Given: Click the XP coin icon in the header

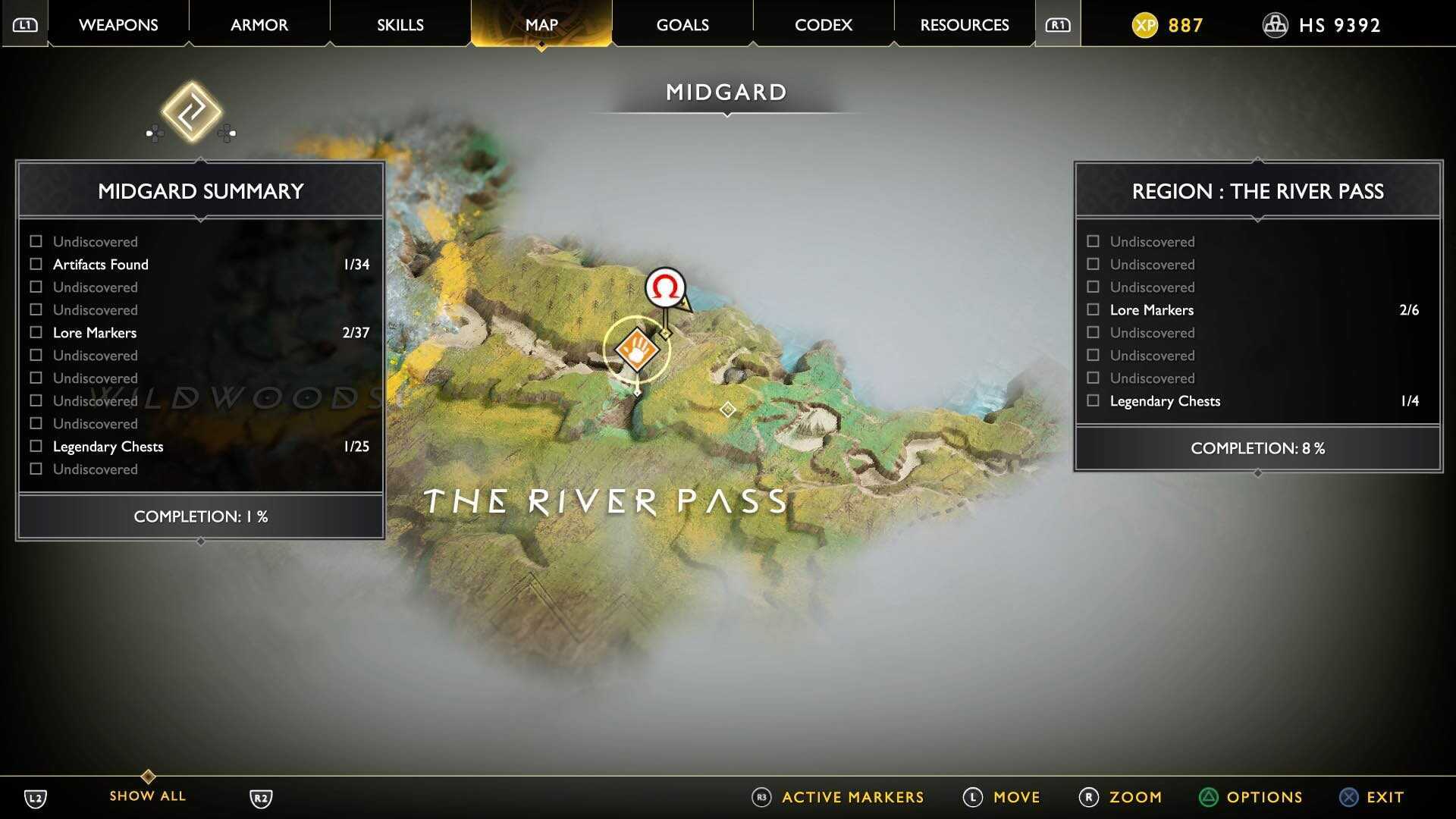Looking at the screenshot, I should [x=1147, y=24].
